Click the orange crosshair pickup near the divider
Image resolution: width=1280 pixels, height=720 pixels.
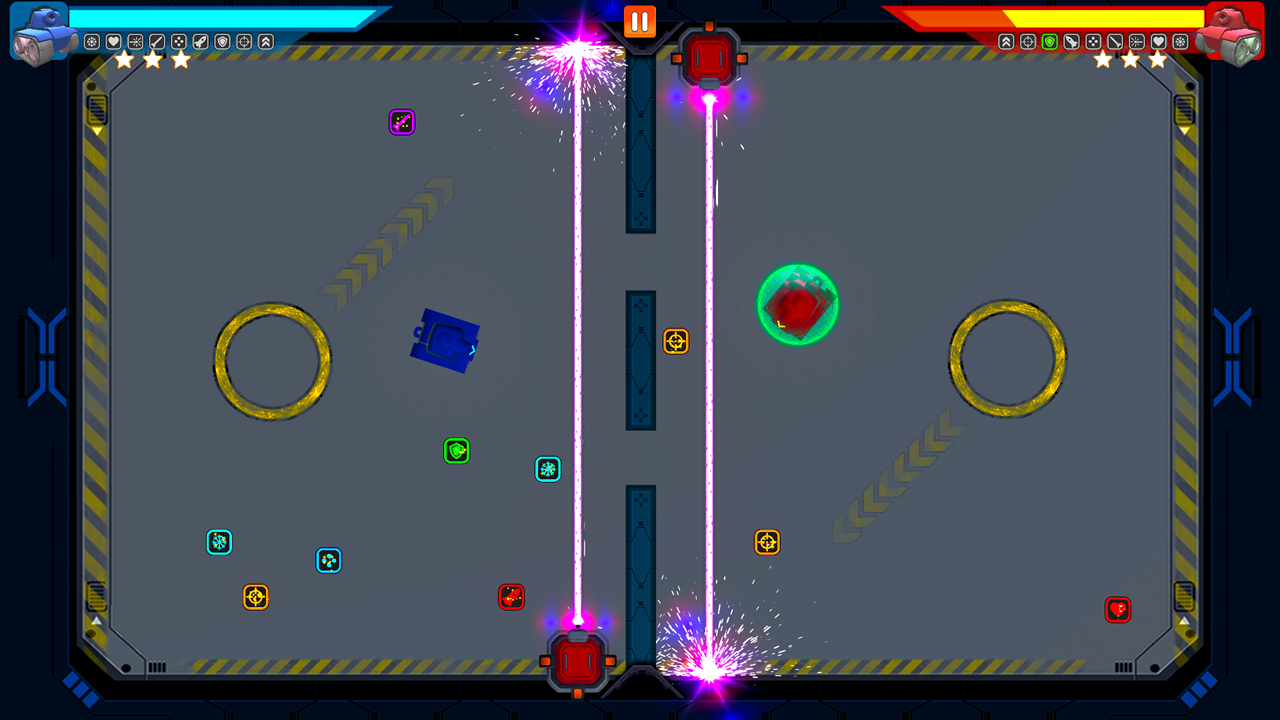pos(676,342)
